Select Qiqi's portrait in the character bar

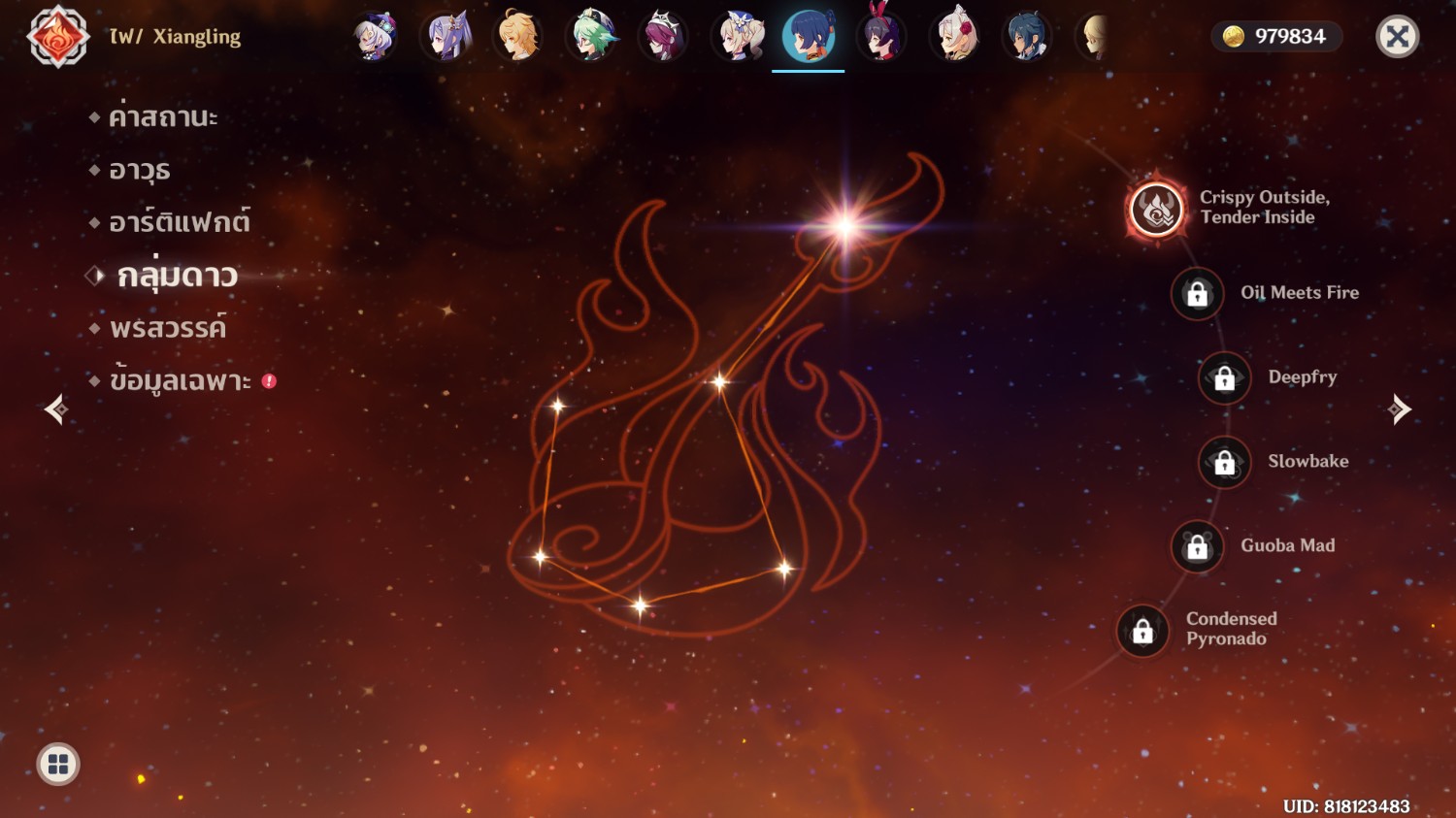coord(374,37)
